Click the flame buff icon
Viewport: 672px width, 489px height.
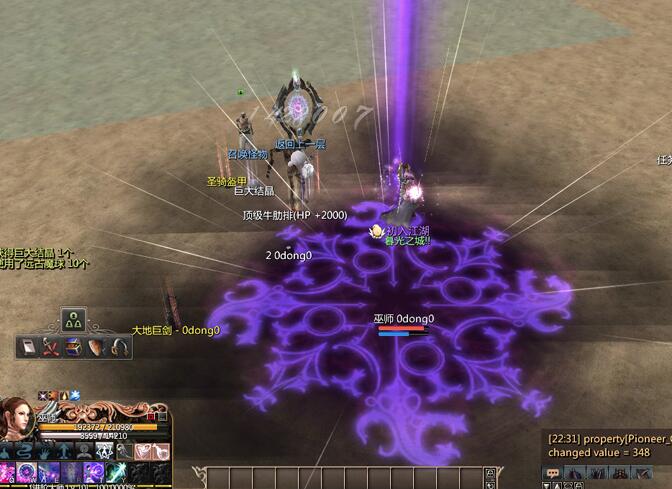pyautogui.click(x=62, y=396)
